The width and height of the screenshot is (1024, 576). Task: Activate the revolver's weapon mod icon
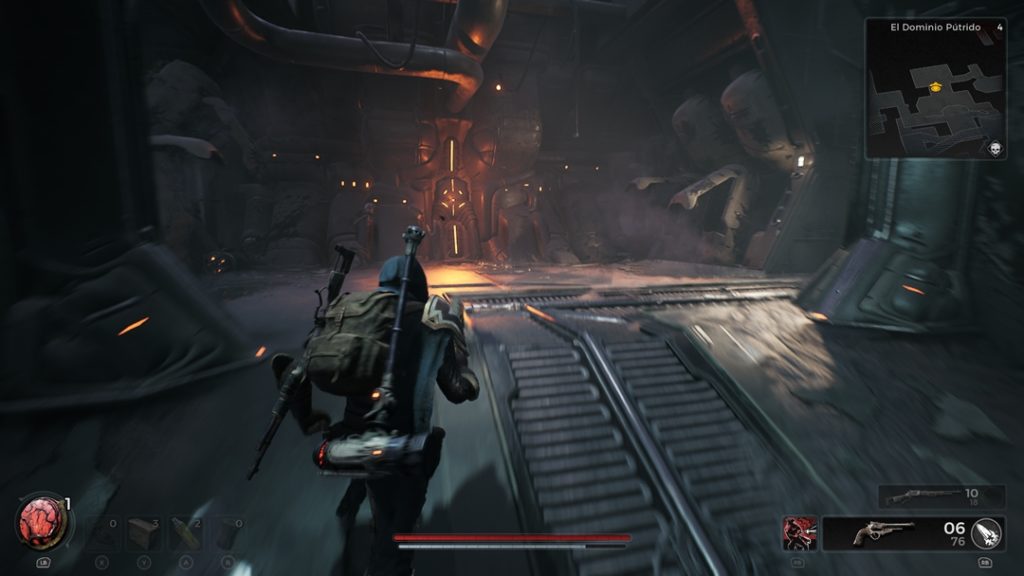tap(987, 533)
